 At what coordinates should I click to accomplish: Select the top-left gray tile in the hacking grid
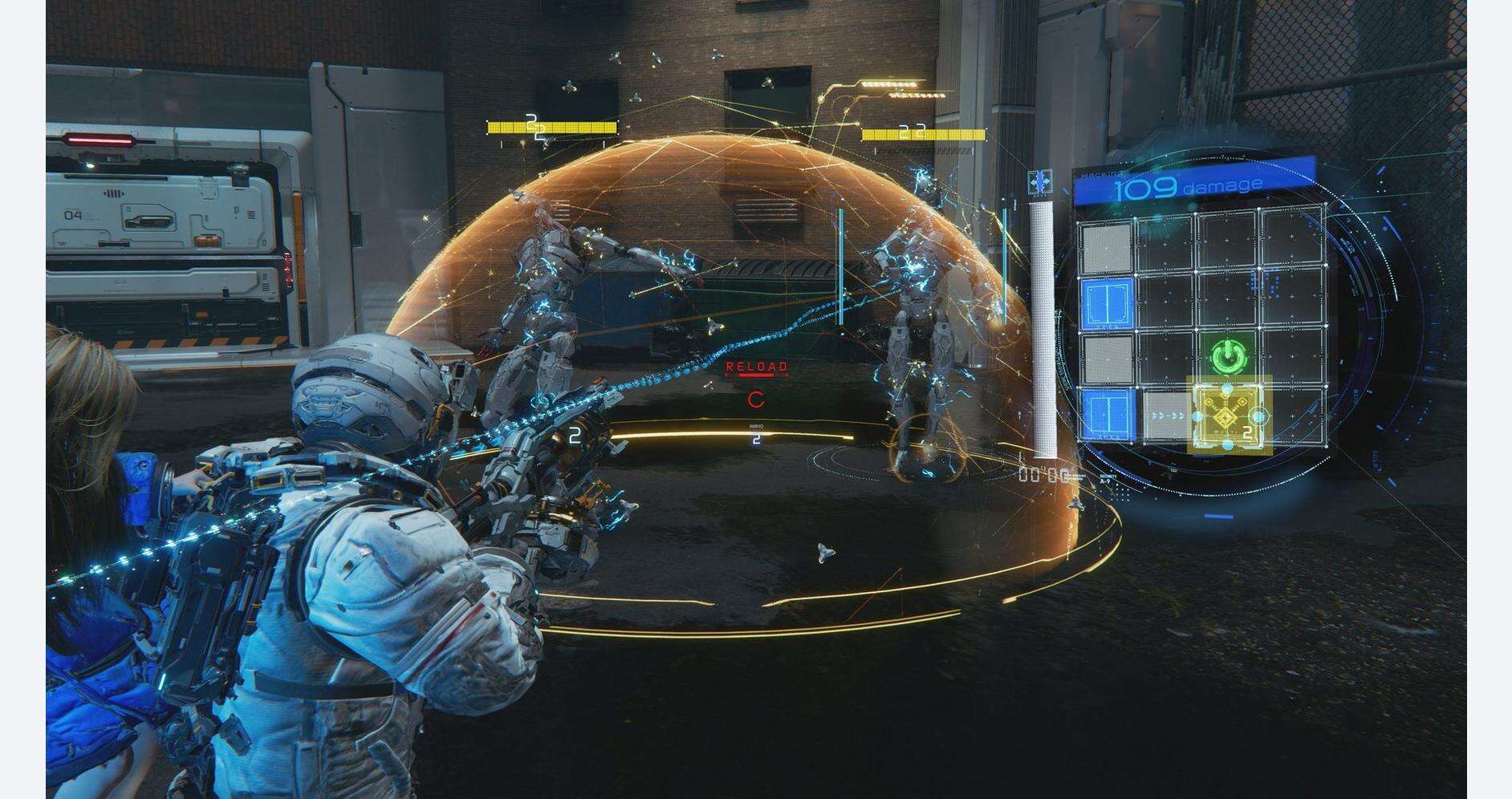click(1106, 245)
